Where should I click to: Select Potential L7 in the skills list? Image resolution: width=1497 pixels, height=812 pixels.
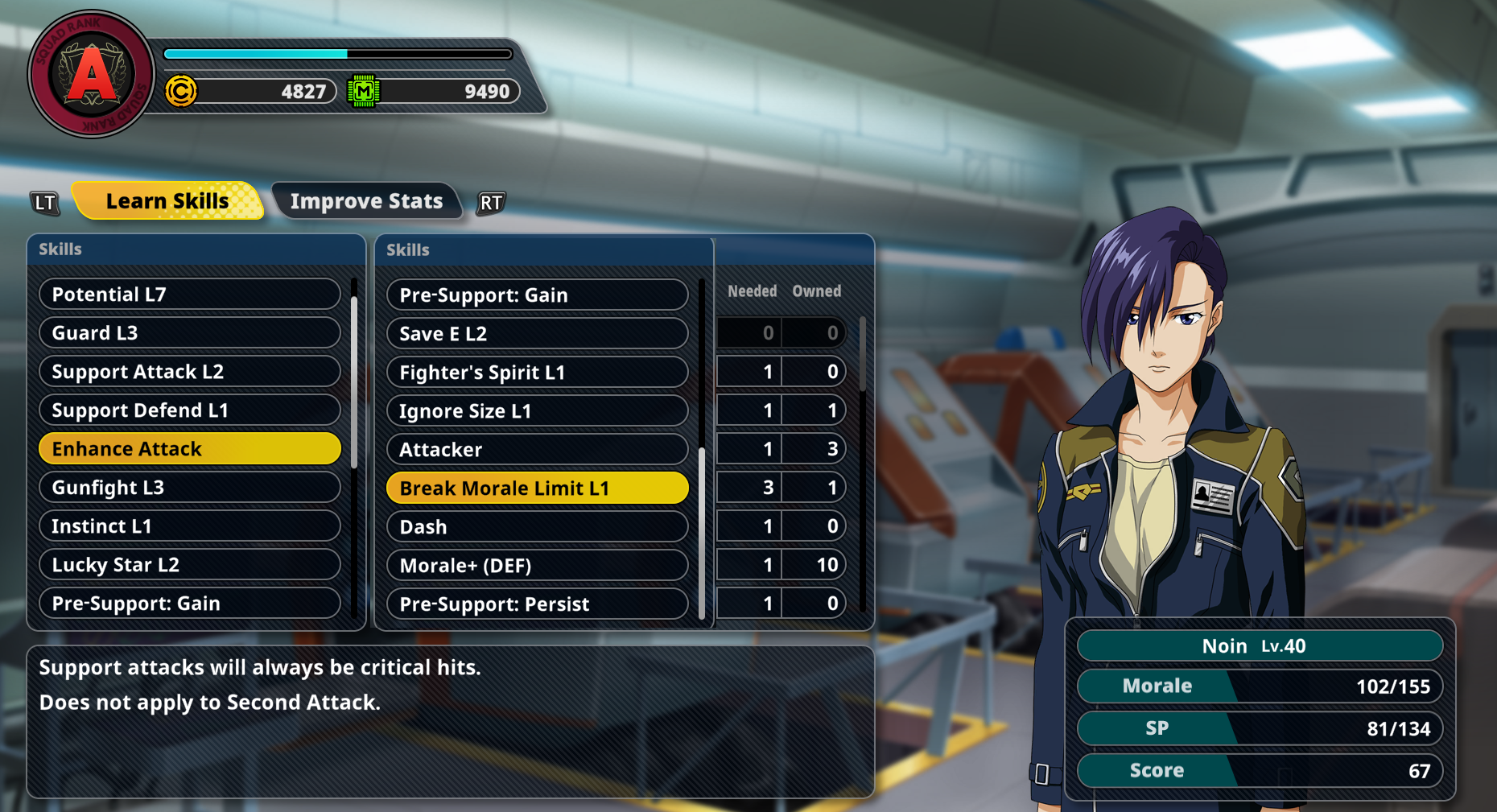click(189, 295)
